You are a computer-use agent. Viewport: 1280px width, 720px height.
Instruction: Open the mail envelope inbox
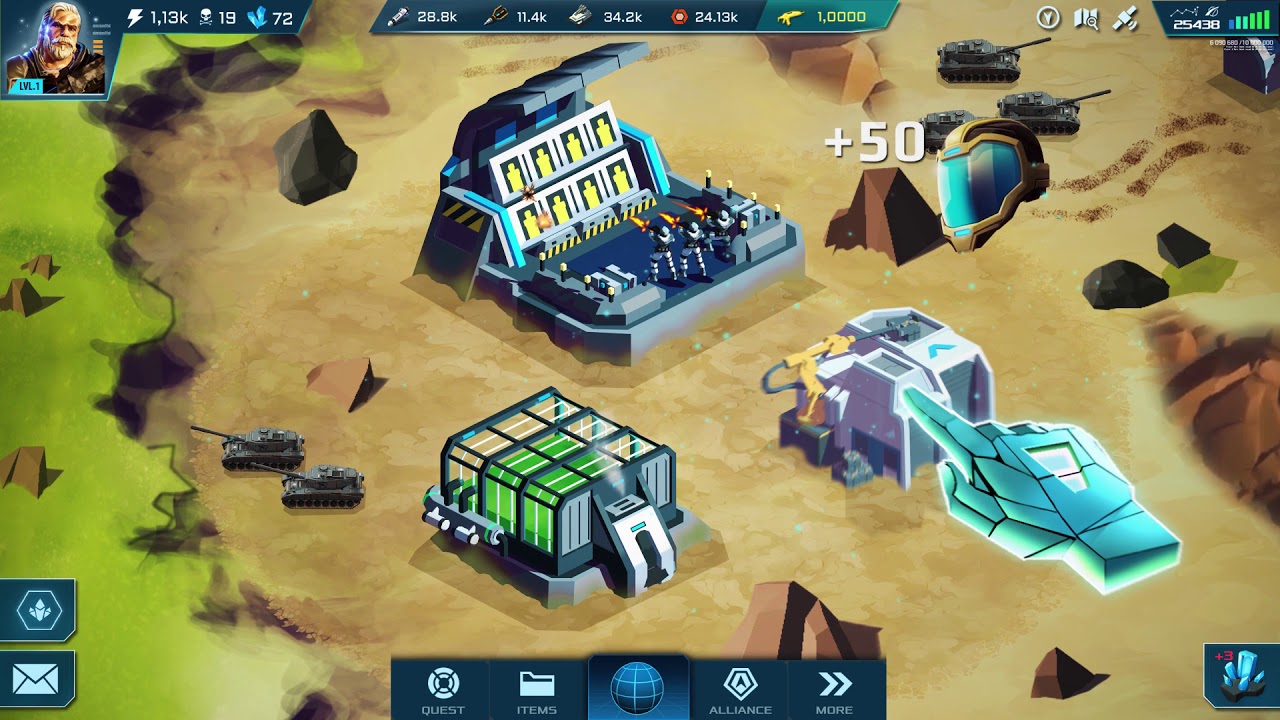pos(36,681)
